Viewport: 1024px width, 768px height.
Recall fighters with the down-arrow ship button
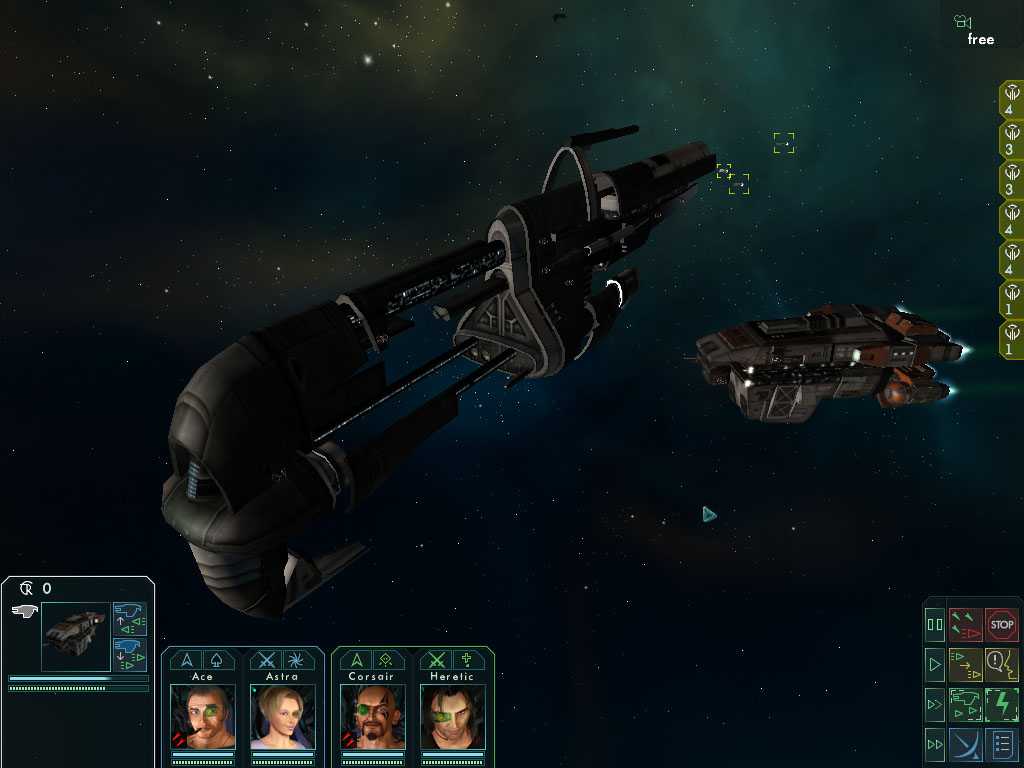[x=129, y=654]
